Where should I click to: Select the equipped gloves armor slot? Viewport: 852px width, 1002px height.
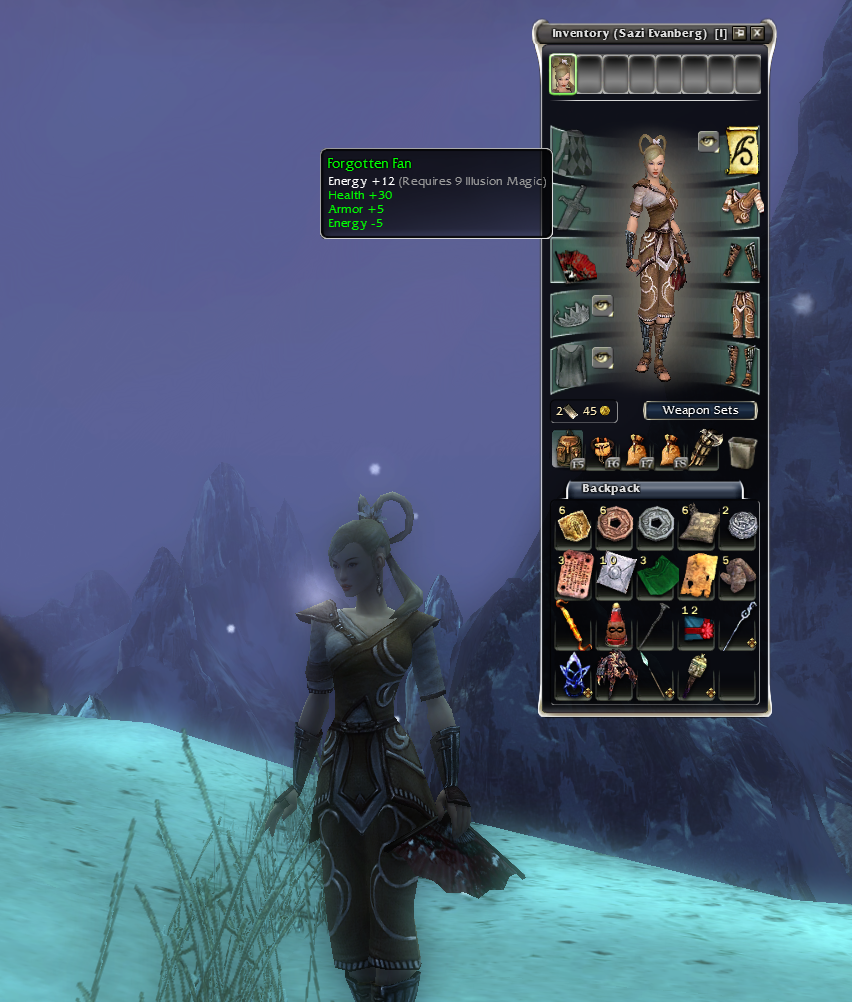tap(741, 261)
